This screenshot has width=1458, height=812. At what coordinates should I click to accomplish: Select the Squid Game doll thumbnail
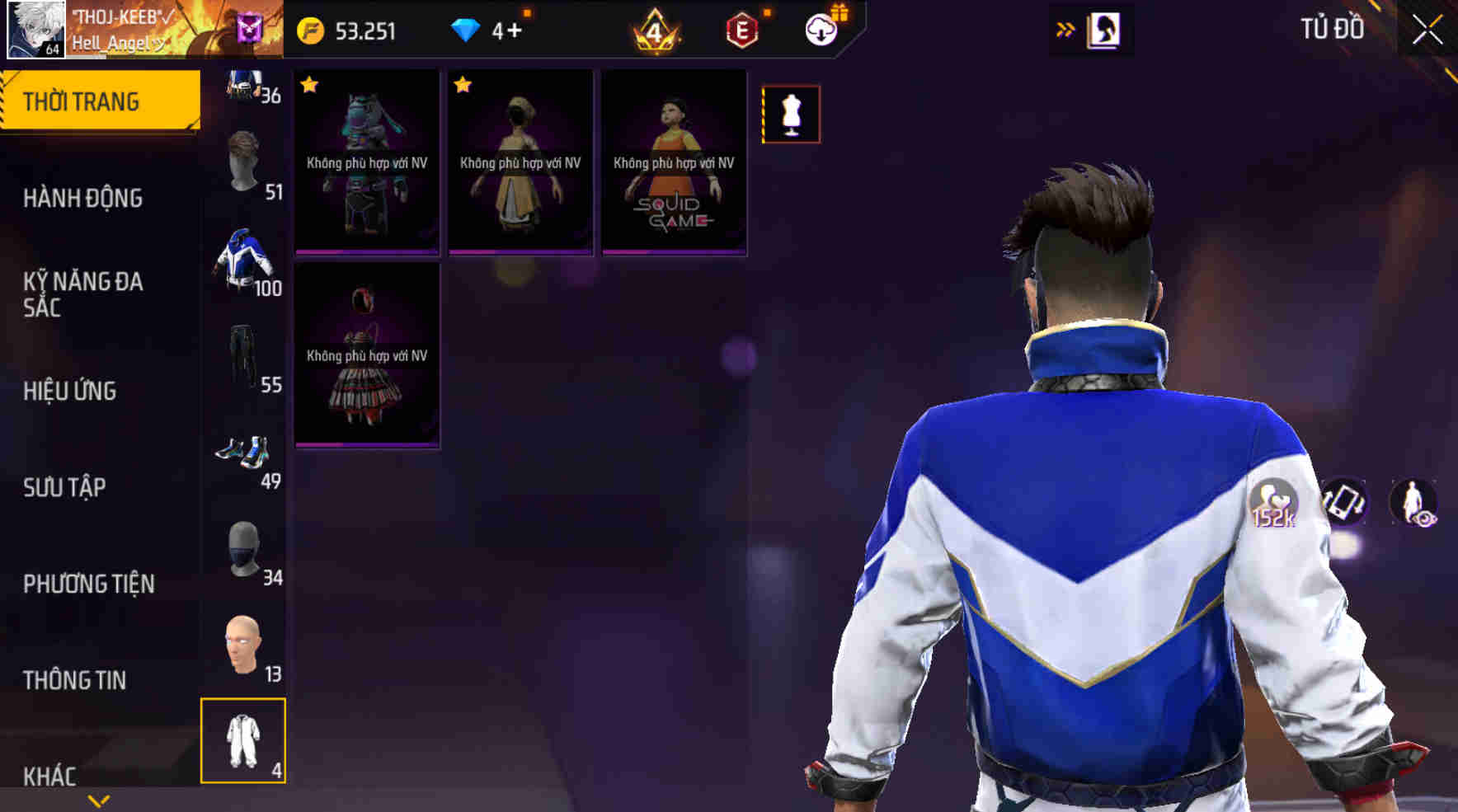point(673,161)
